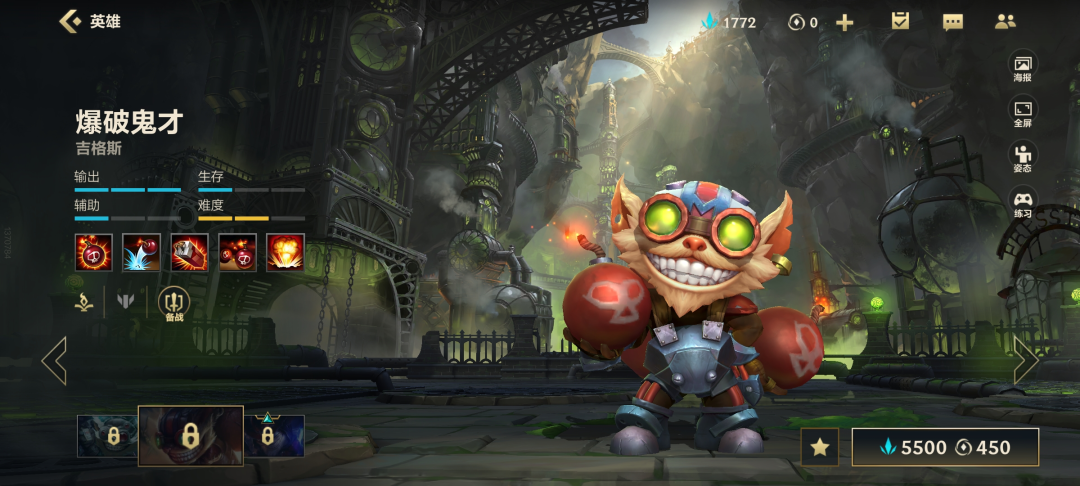
Task: Start 练习 practice mode with Ziggs
Action: click(x=1022, y=203)
